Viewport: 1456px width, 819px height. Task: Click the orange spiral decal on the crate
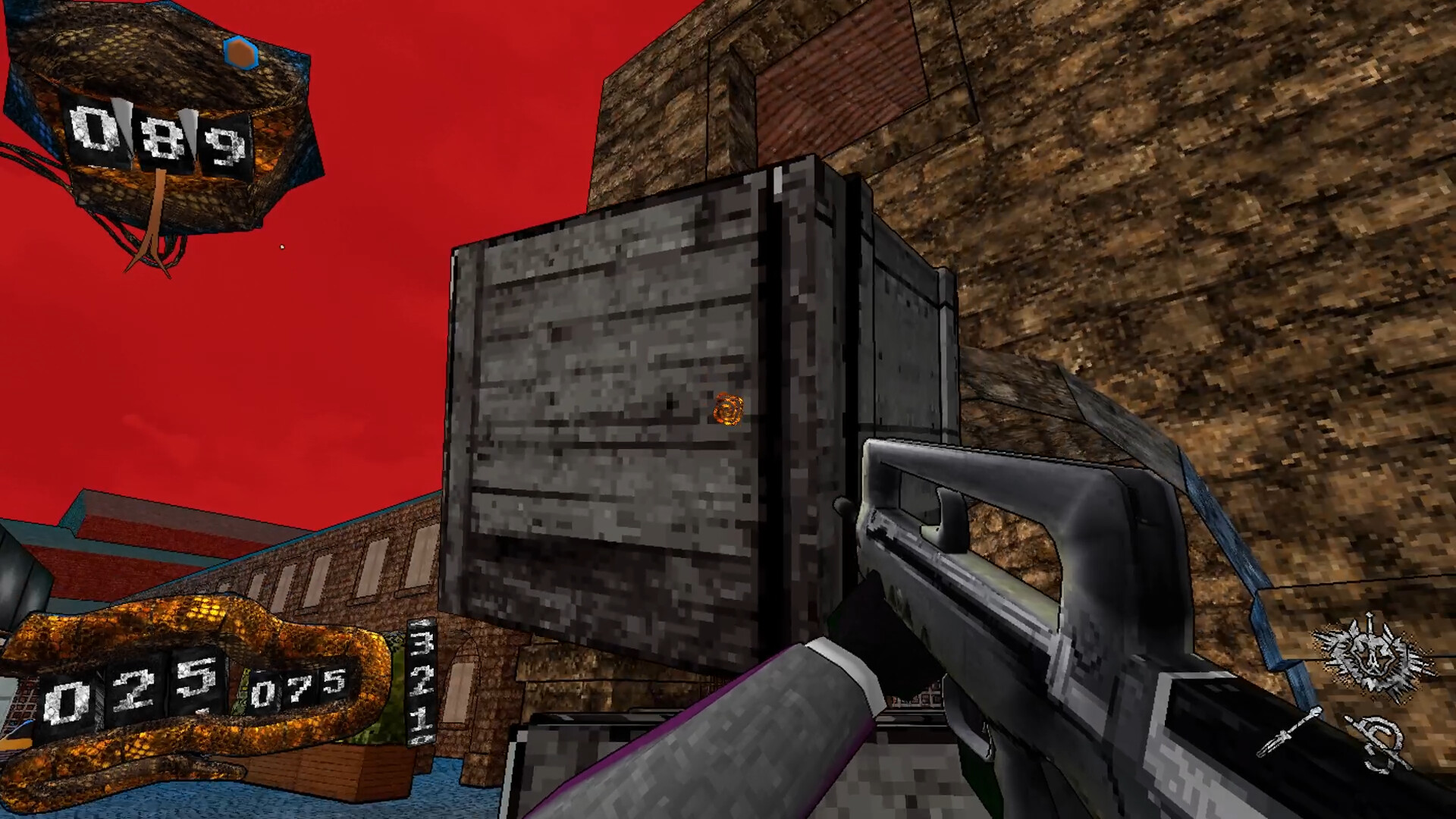[727, 409]
